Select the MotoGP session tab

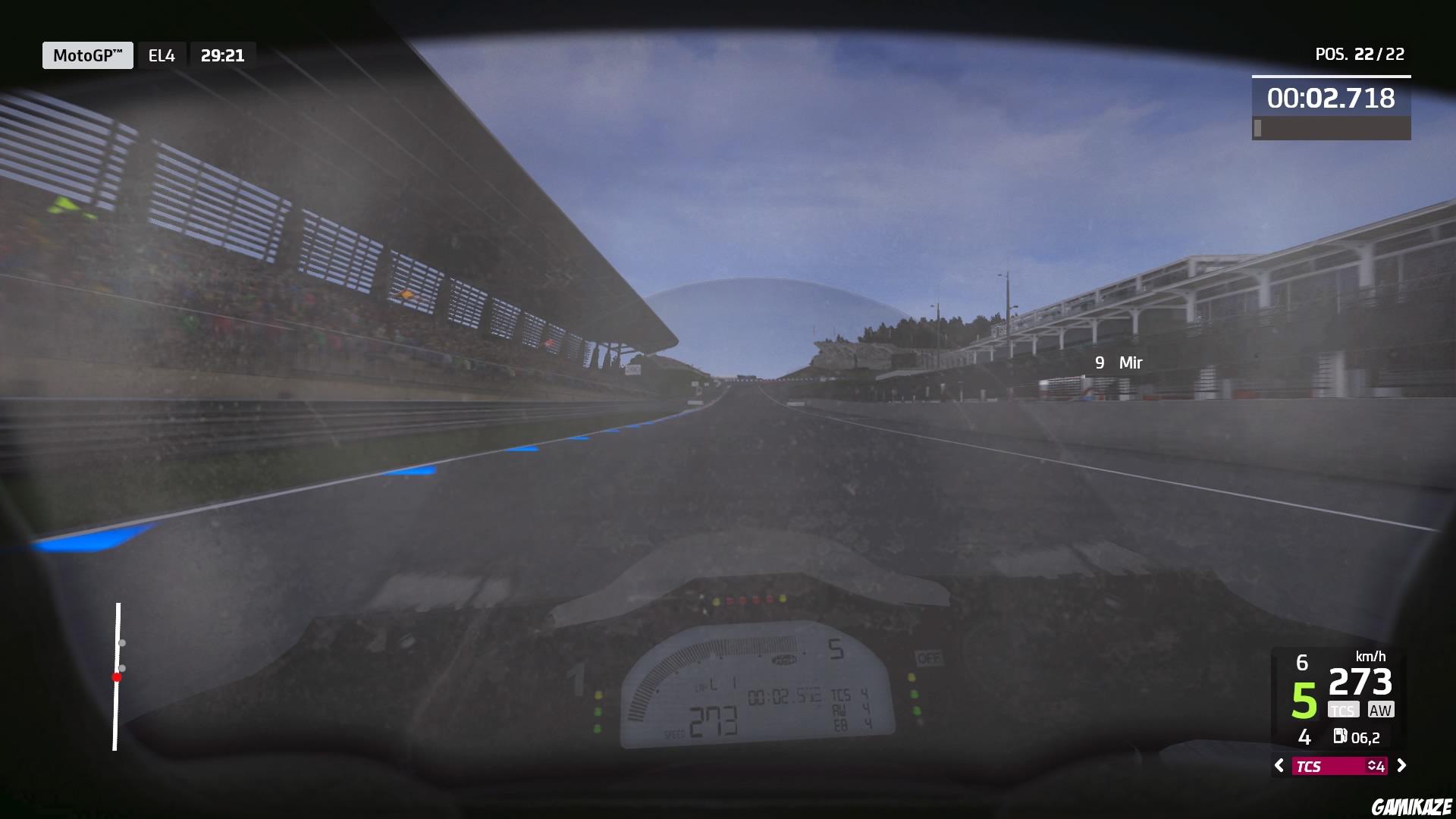87,55
